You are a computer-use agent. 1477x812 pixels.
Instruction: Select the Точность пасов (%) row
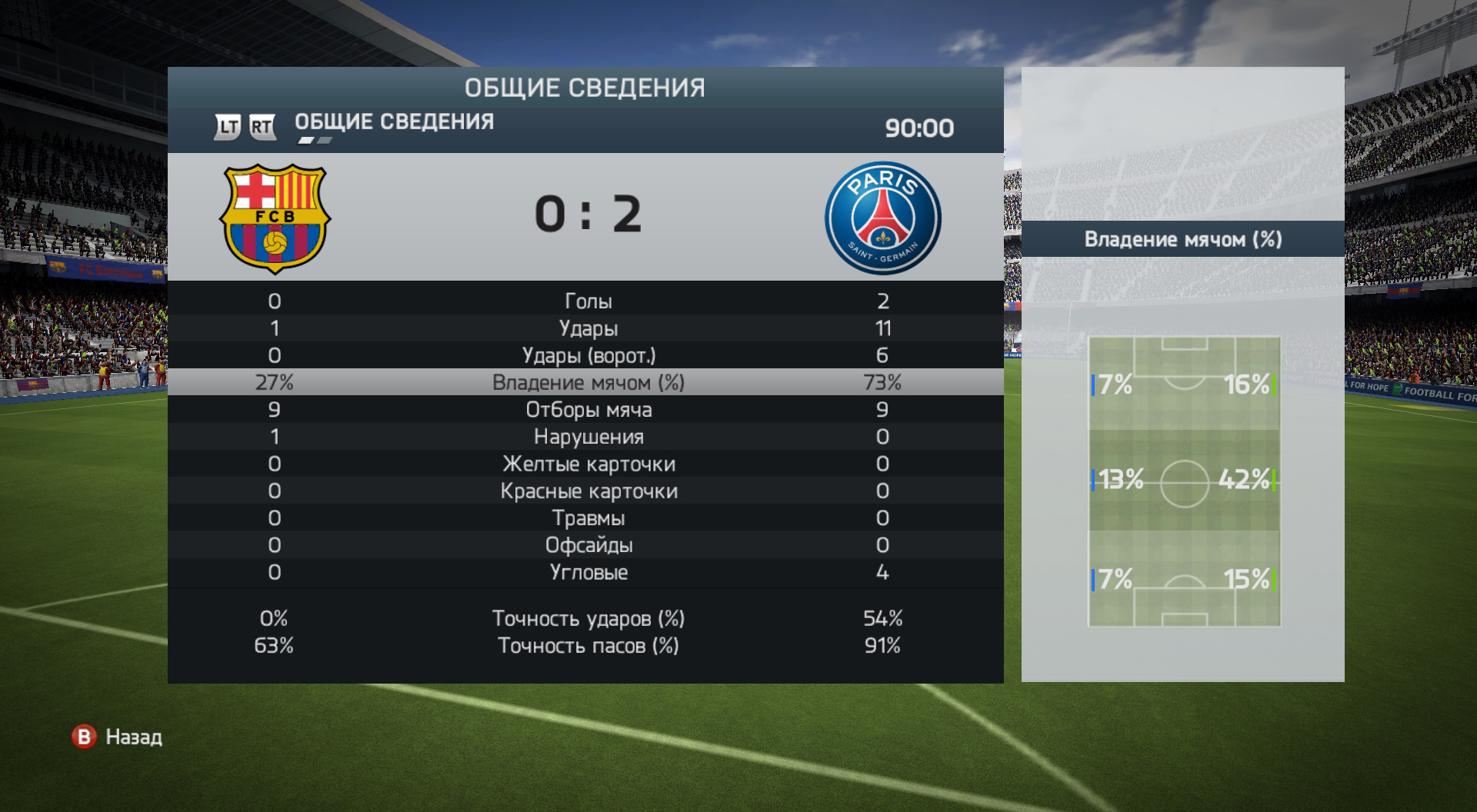pos(588,645)
